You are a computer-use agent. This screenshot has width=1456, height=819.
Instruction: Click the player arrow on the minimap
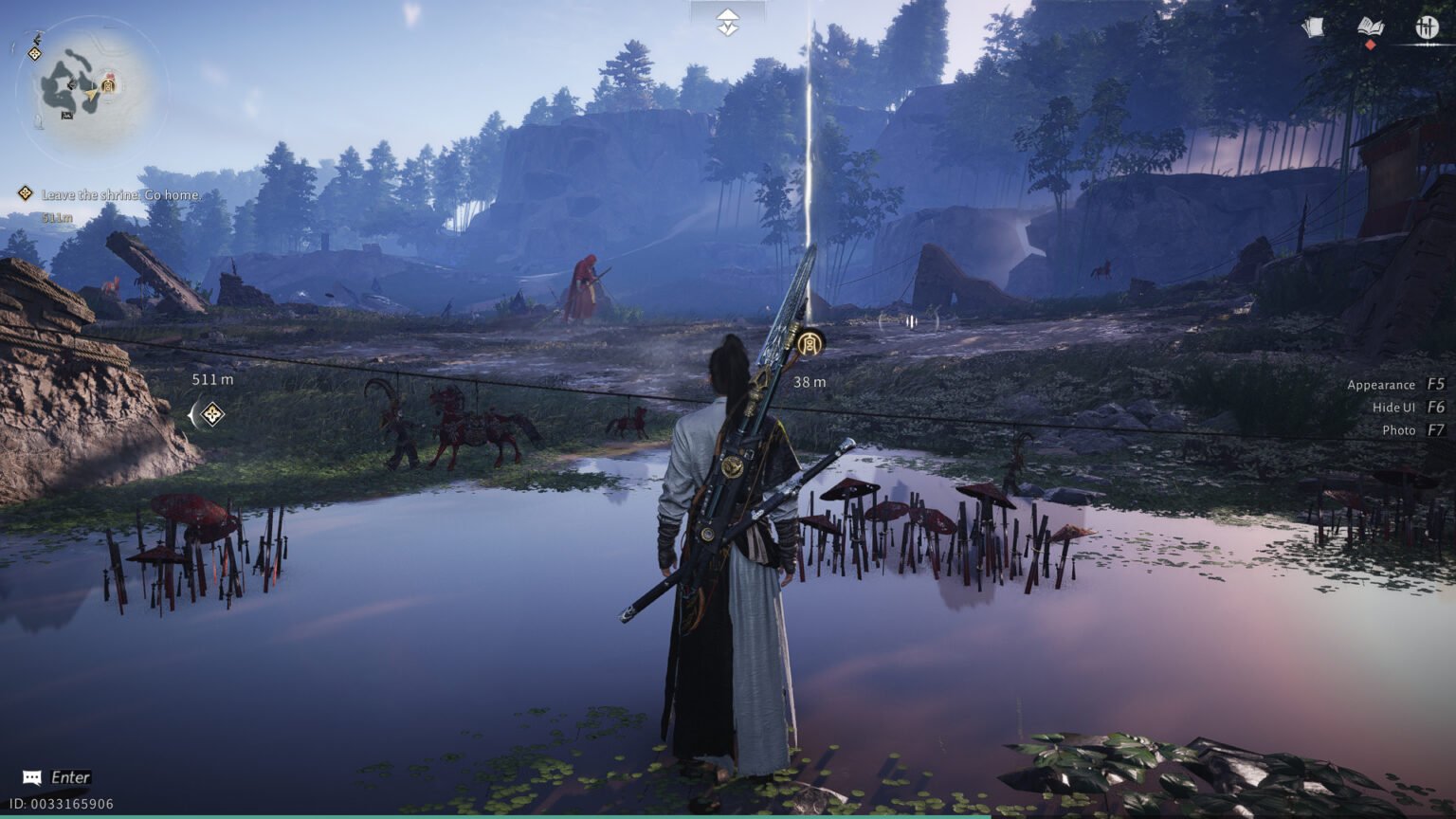click(x=91, y=95)
